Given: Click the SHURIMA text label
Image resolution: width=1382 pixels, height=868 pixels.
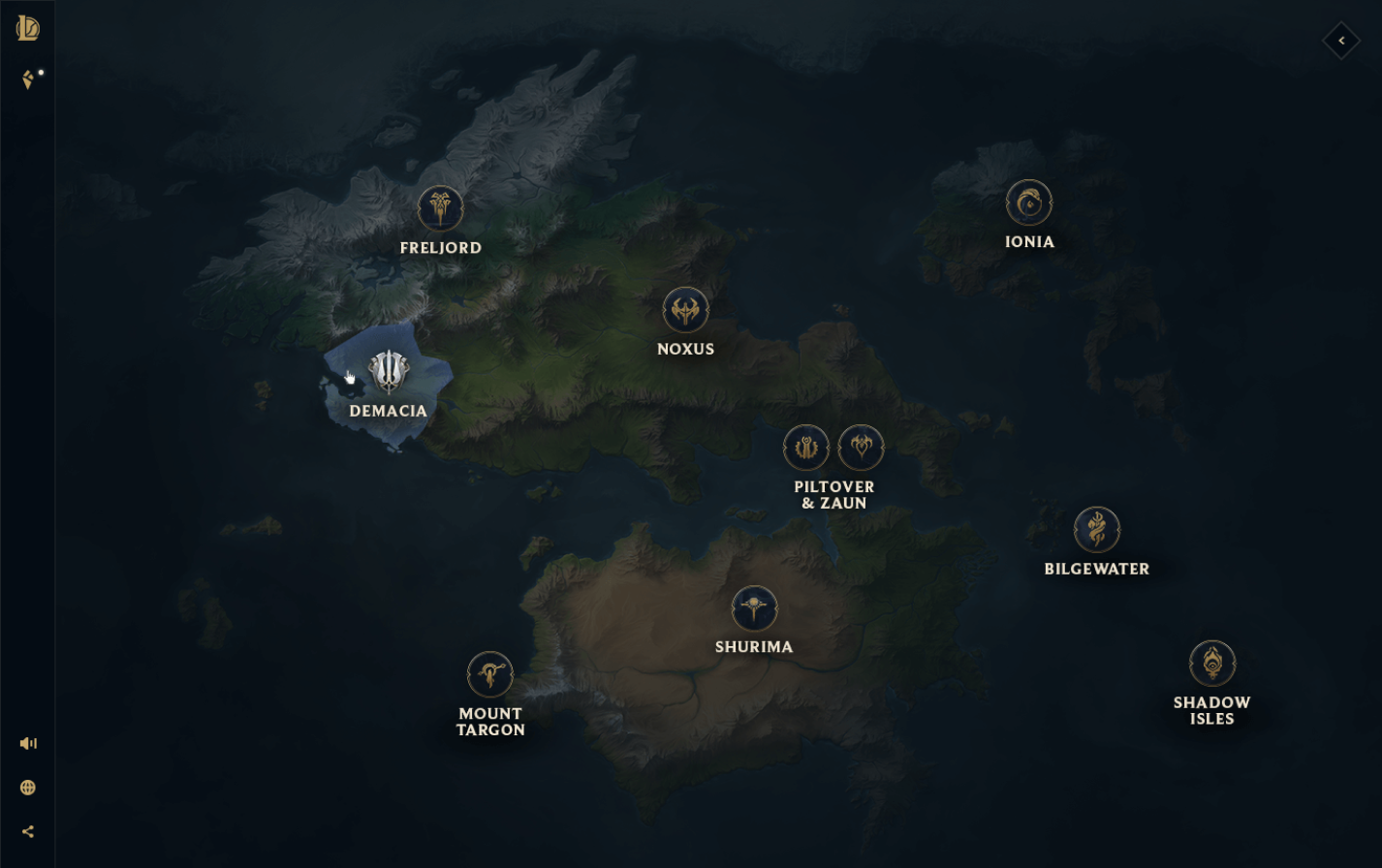Looking at the screenshot, I should [x=754, y=645].
